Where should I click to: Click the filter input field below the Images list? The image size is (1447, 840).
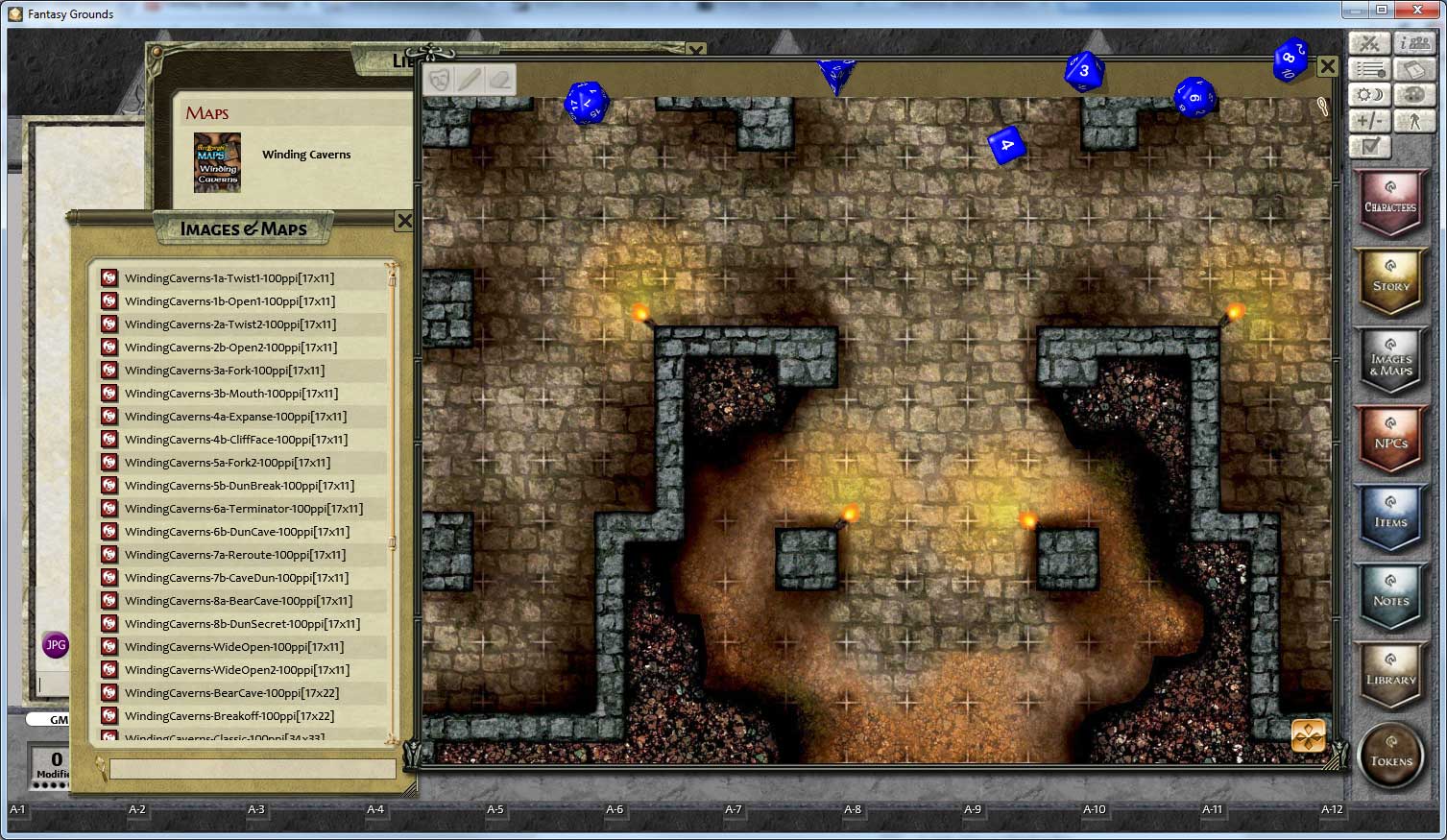(x=252, y=768)
